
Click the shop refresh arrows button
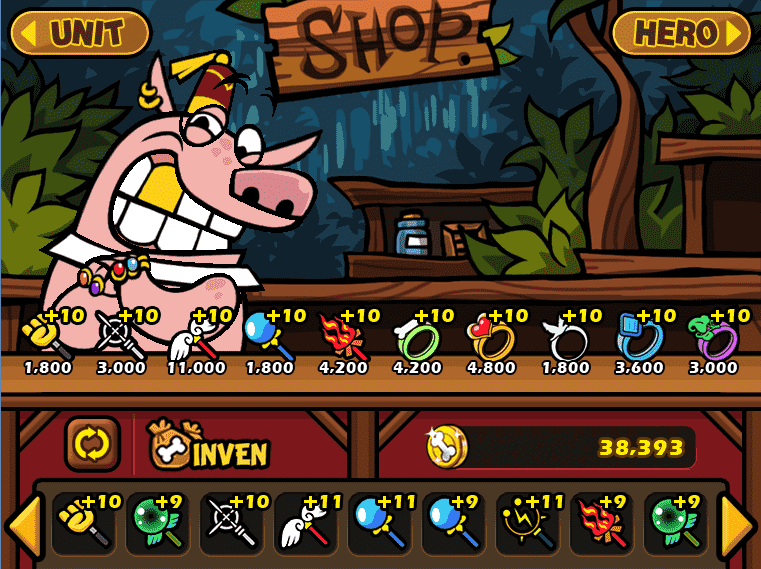(x=92, y=444)
